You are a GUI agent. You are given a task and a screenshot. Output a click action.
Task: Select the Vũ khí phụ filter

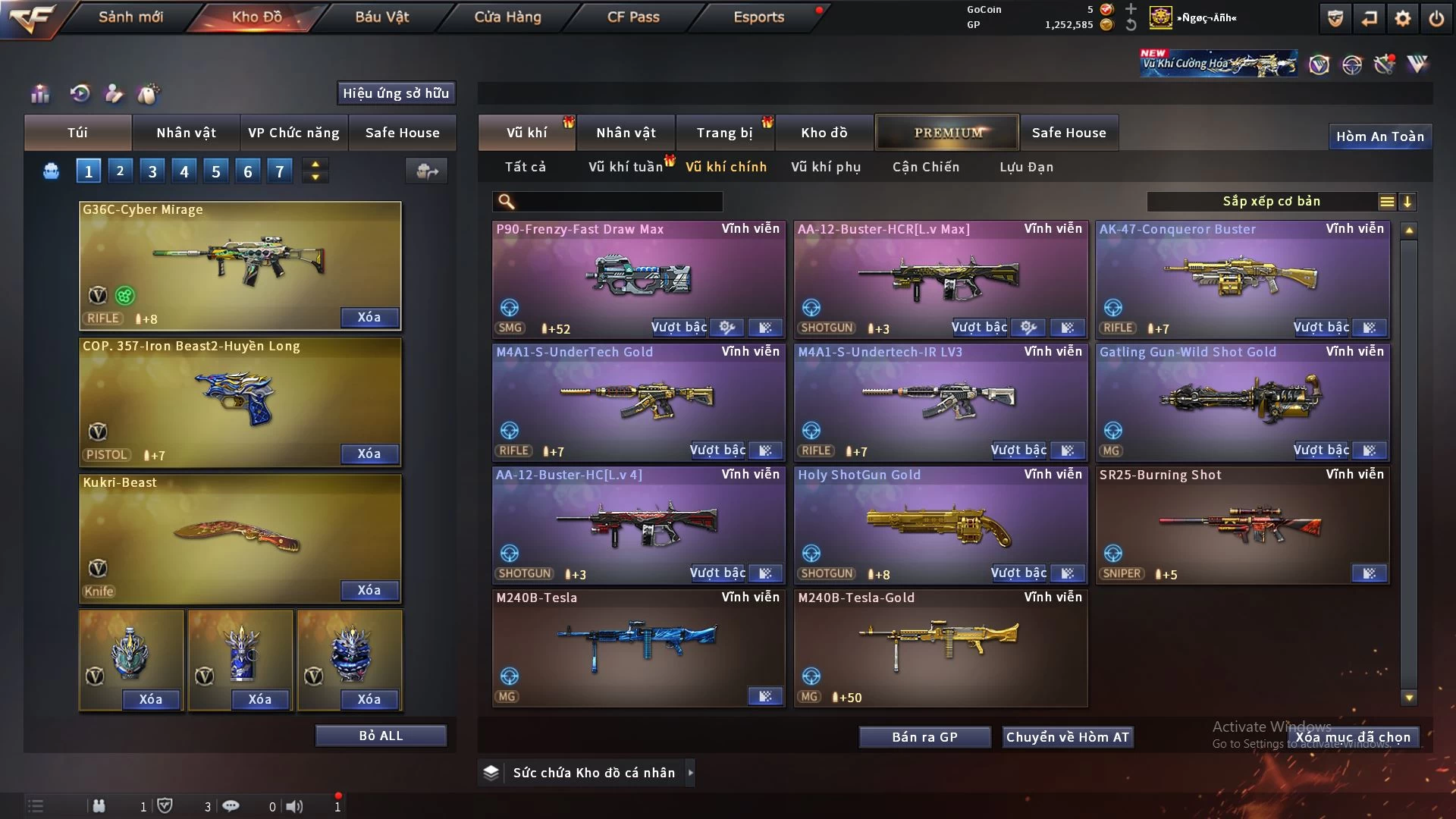[x=826, y=167]
